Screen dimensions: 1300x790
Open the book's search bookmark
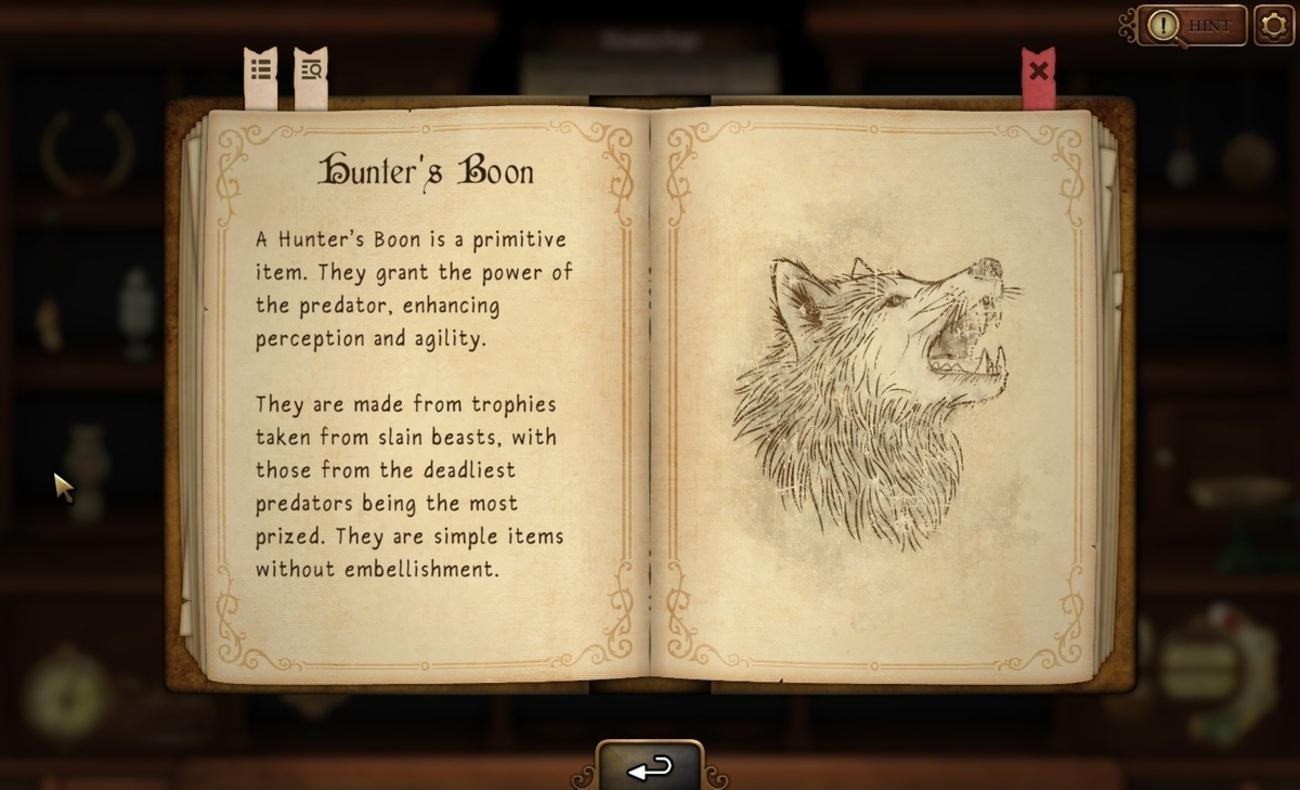click(311, 72)
